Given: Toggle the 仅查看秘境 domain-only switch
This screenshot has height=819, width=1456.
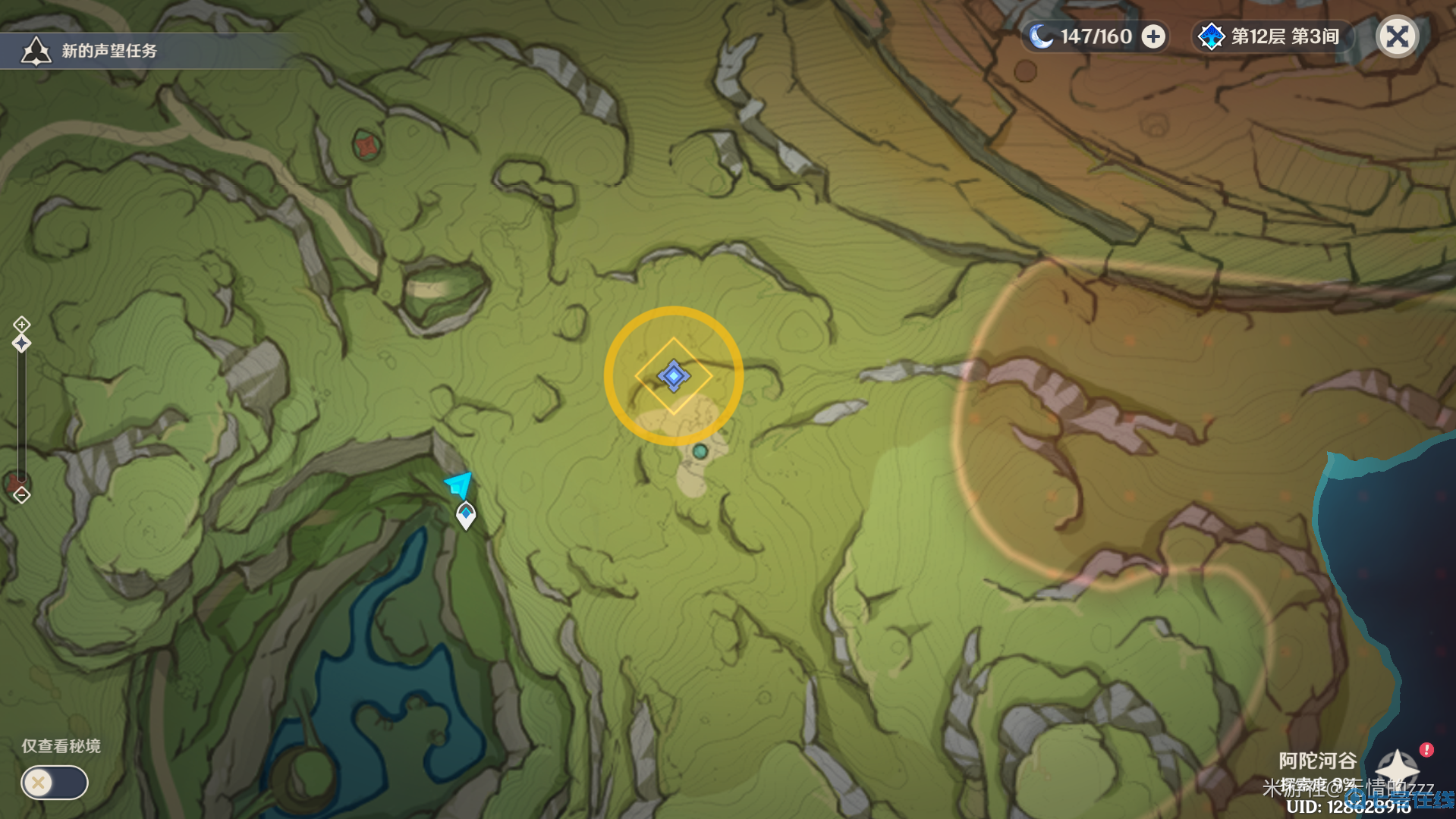Looking at the screenshot, I should (x=54, y=782).
